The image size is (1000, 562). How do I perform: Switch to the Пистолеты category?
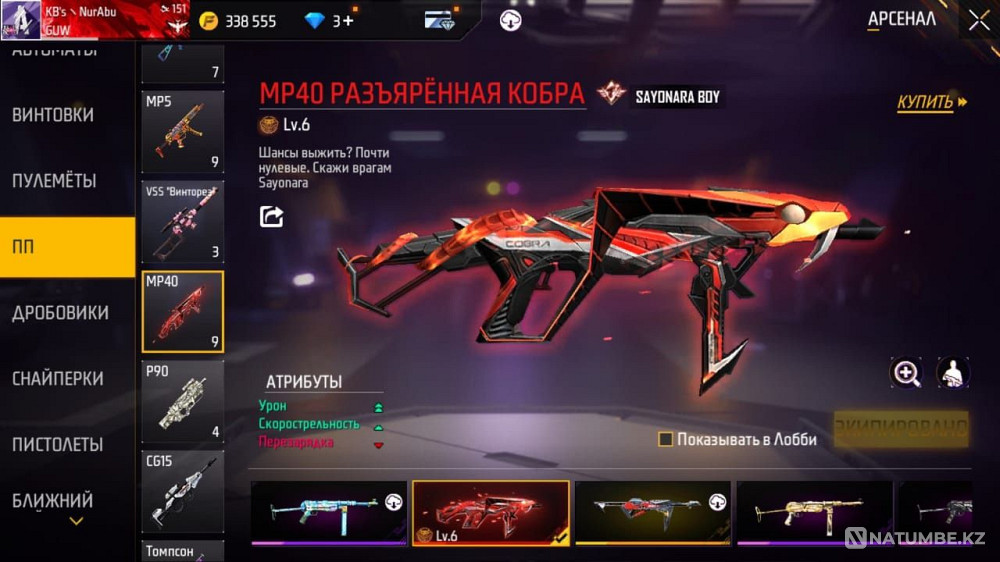pyautogui.click(x=58, y=444)
